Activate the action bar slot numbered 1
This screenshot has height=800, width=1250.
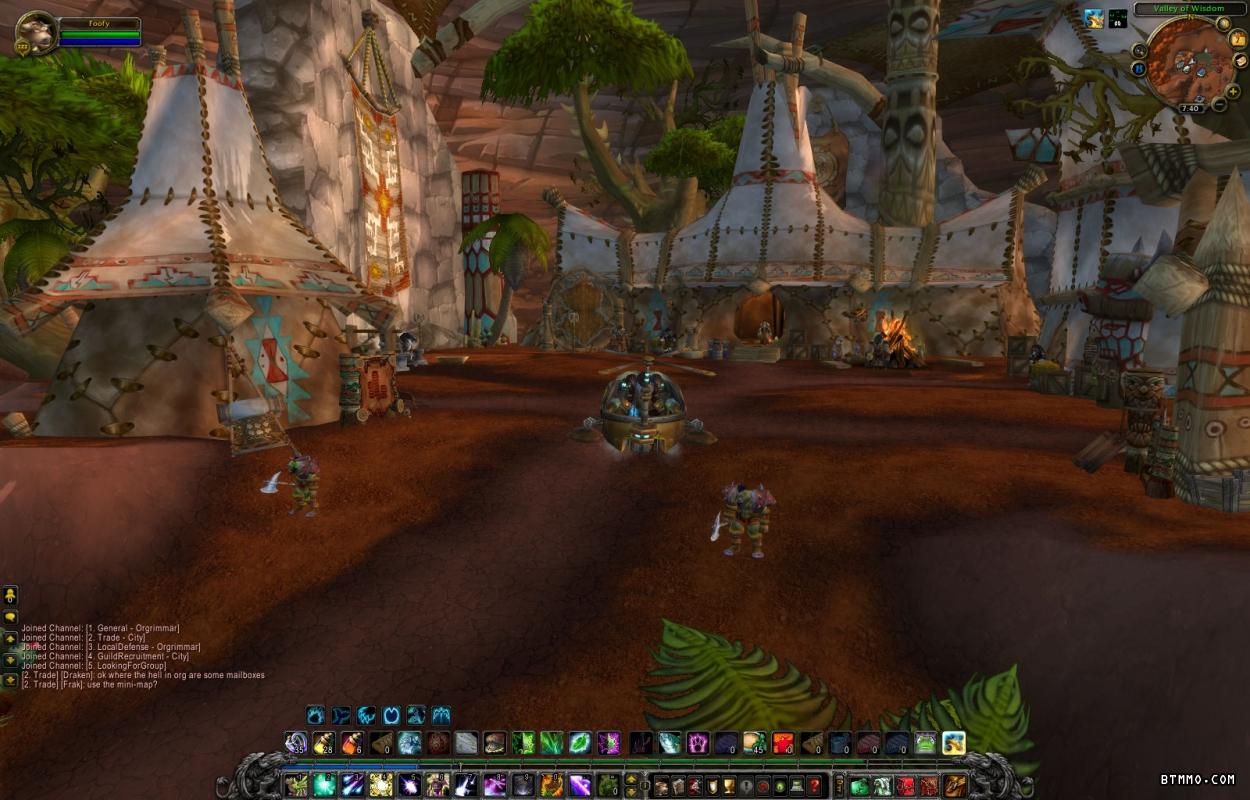295,785
